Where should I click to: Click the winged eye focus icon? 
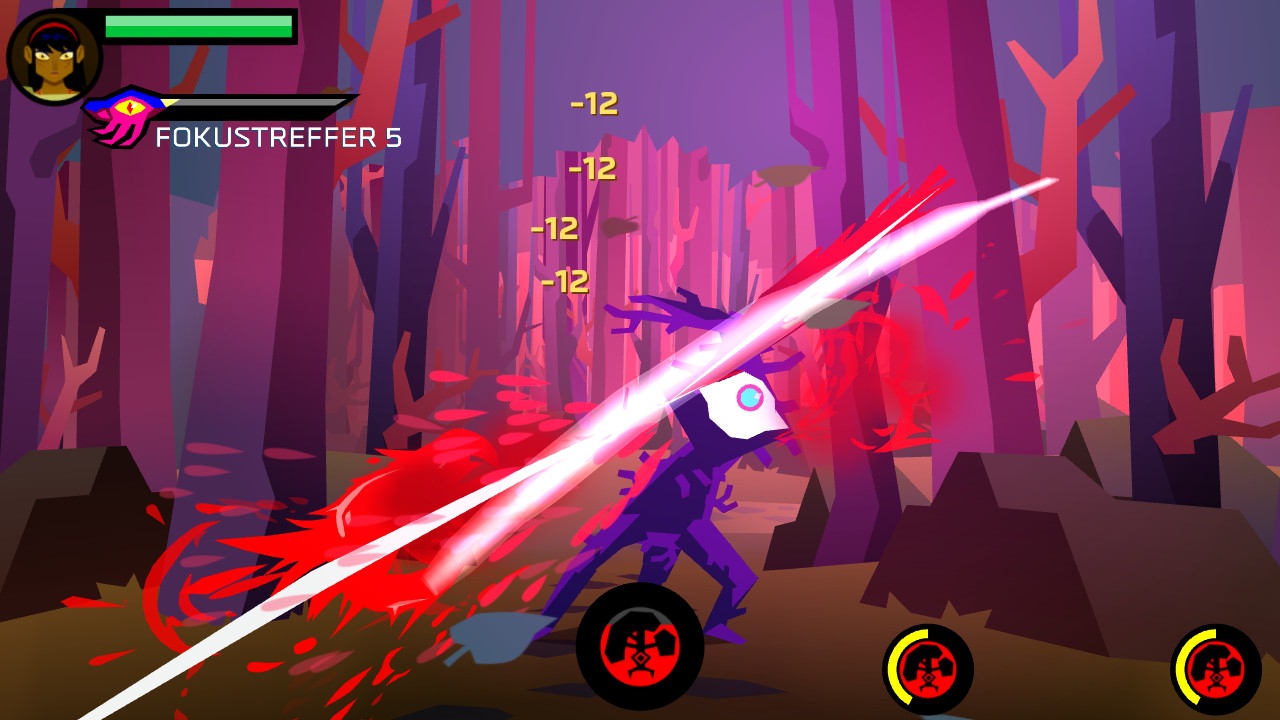tap(127, 112)
